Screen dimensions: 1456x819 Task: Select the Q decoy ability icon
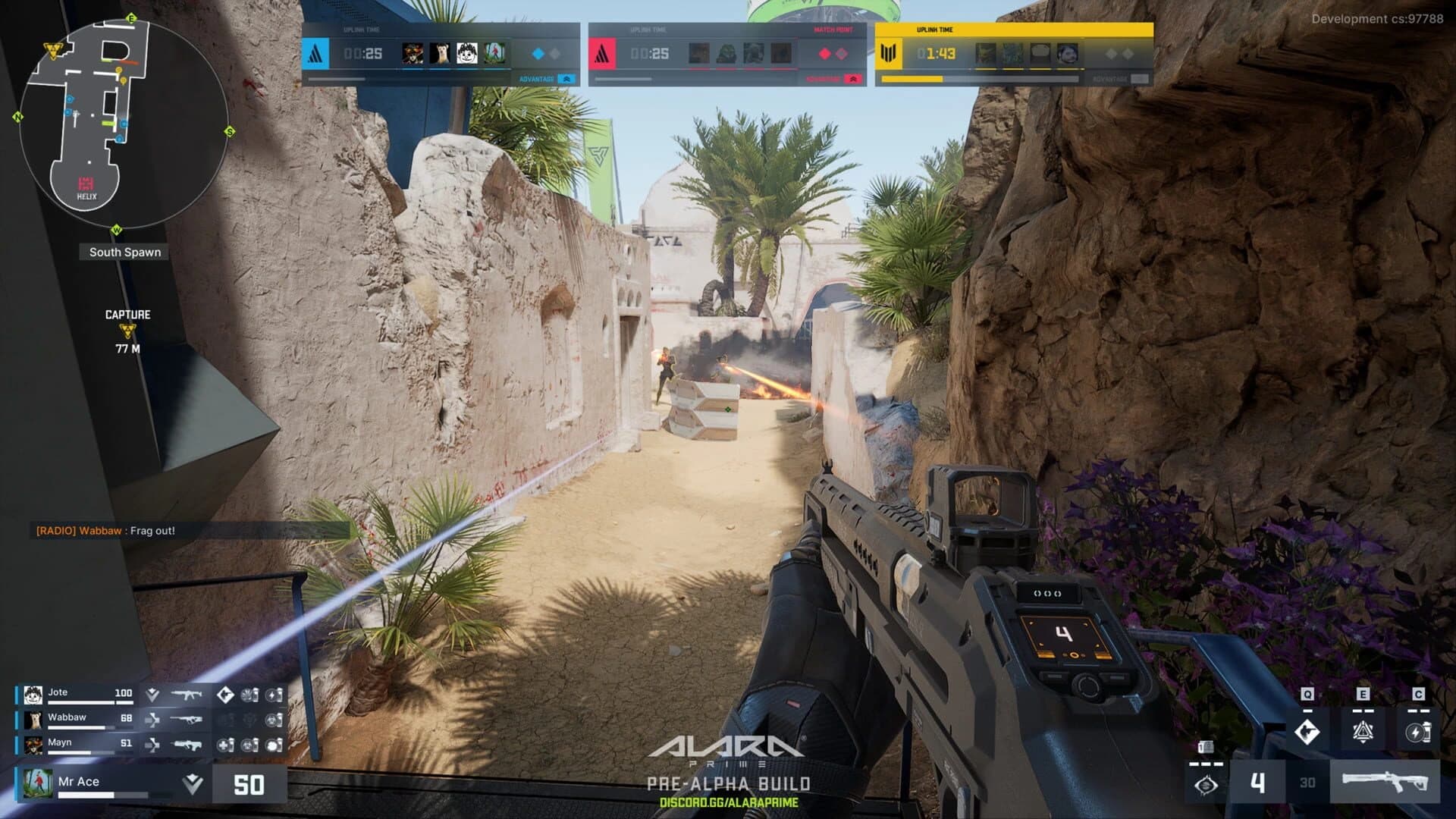coord(1308,733)
